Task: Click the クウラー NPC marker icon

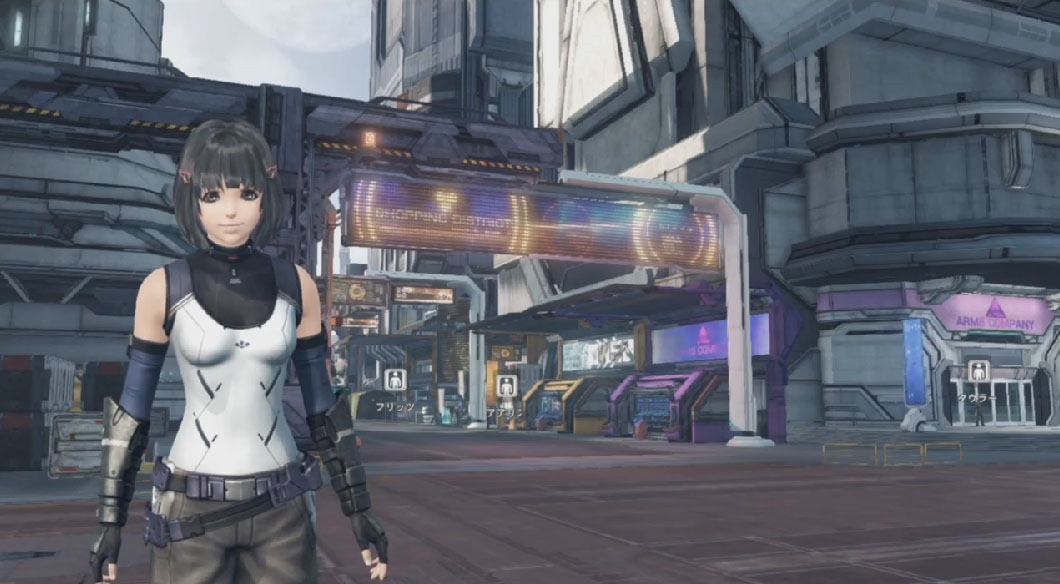Action: click(978, 371)
